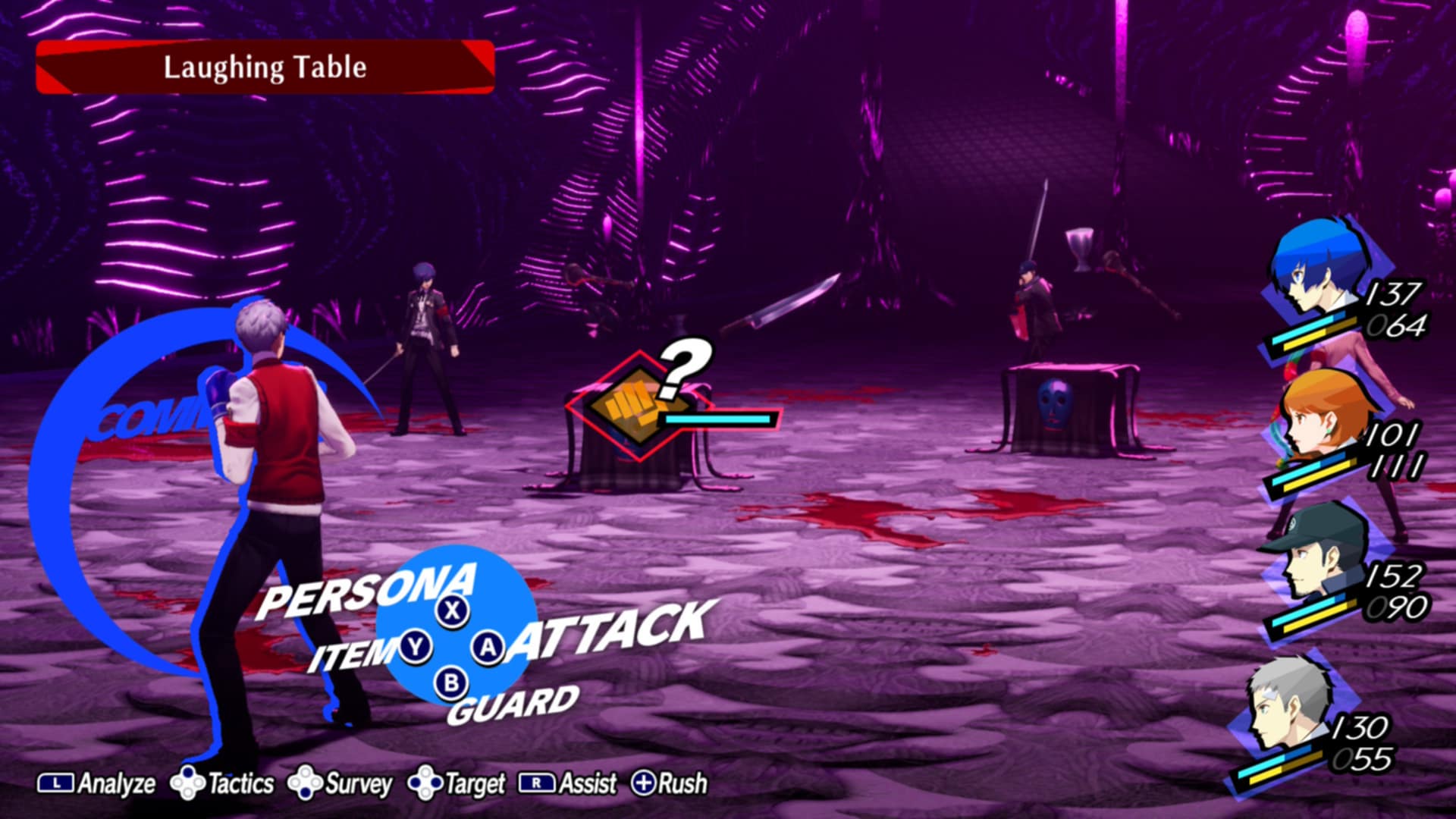Select the orange-haired girl's party portrait

(1319, 417)
